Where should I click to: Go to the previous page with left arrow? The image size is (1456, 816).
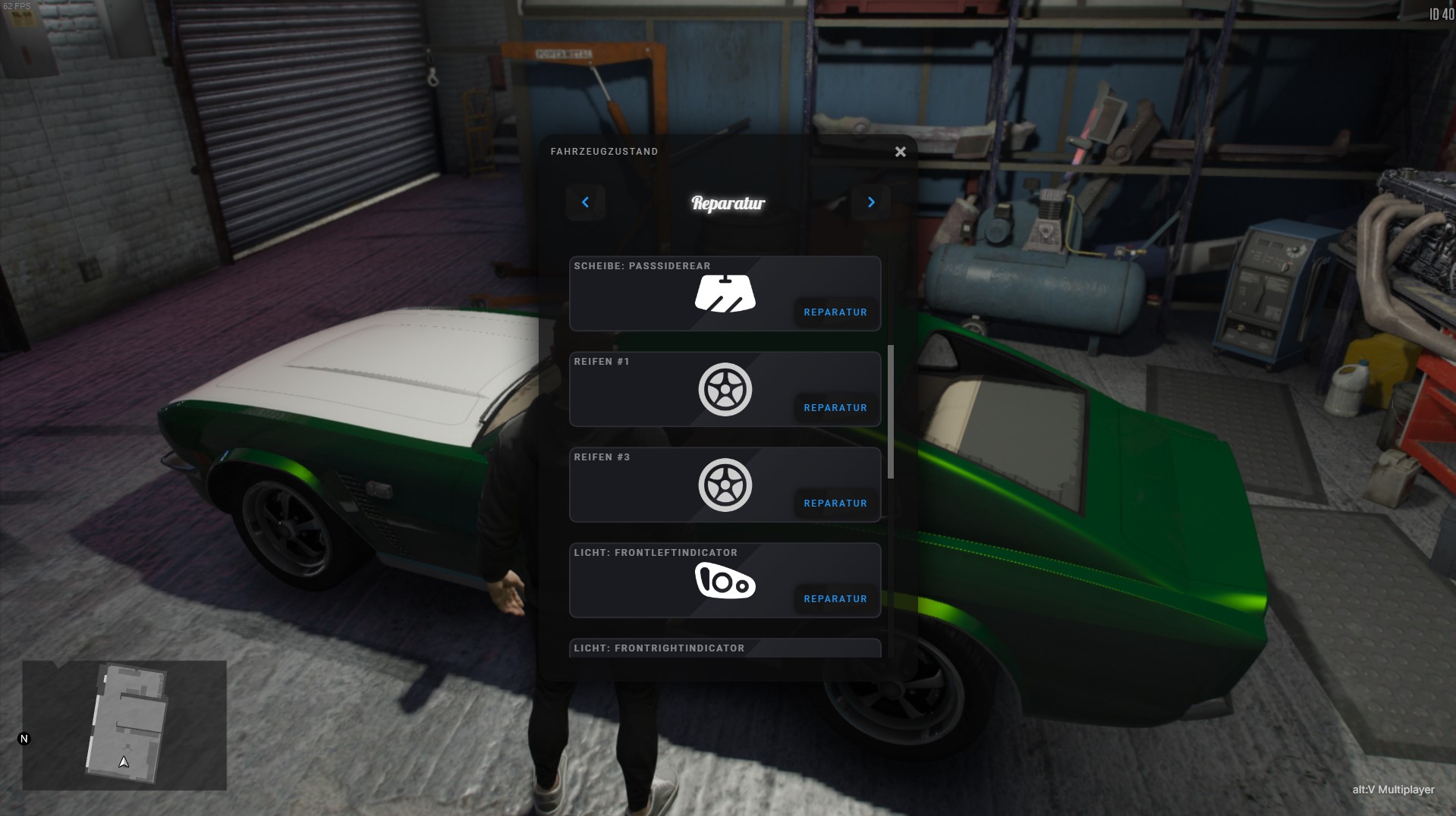585,202
